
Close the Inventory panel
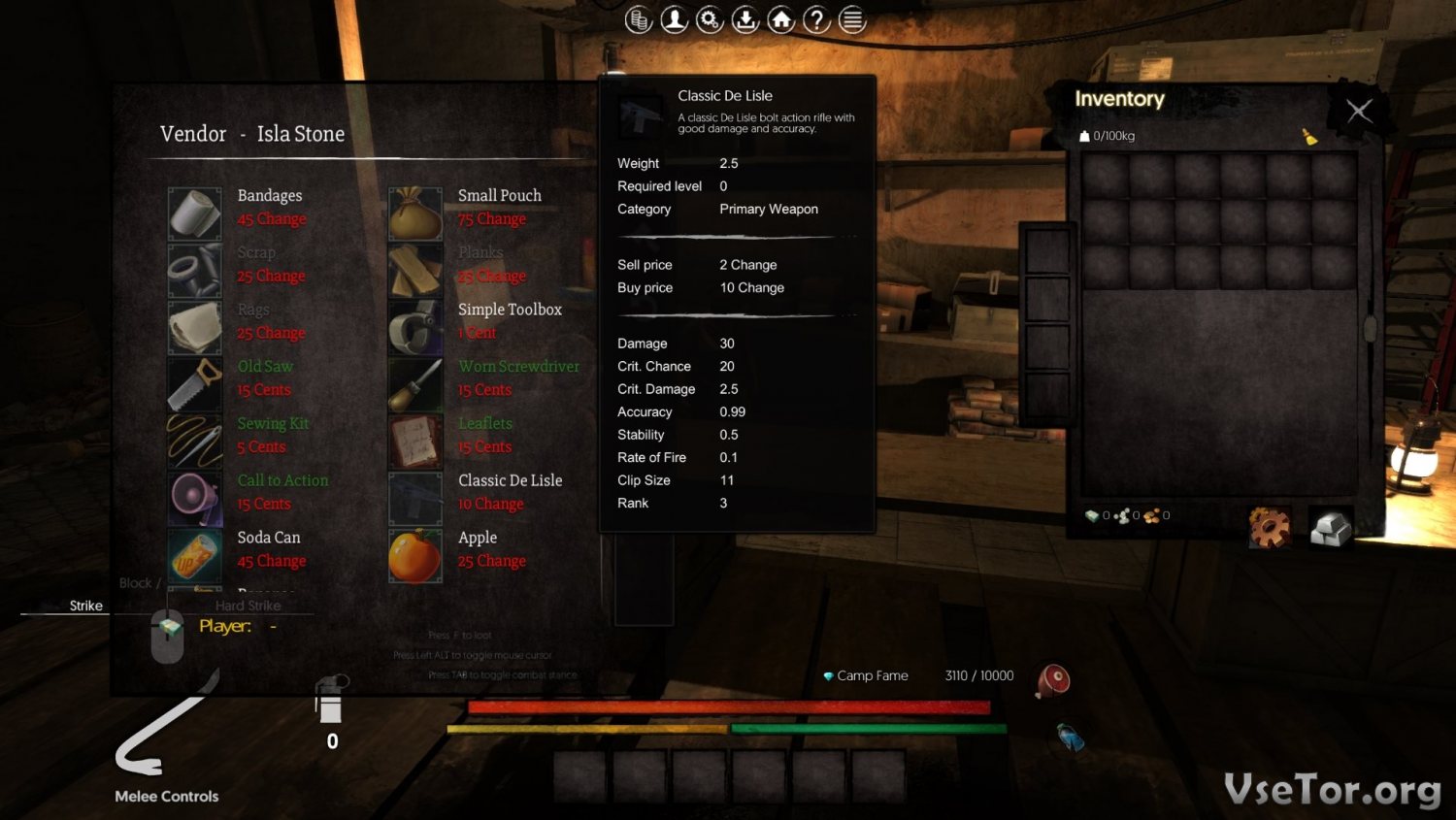click(1359, 111)
